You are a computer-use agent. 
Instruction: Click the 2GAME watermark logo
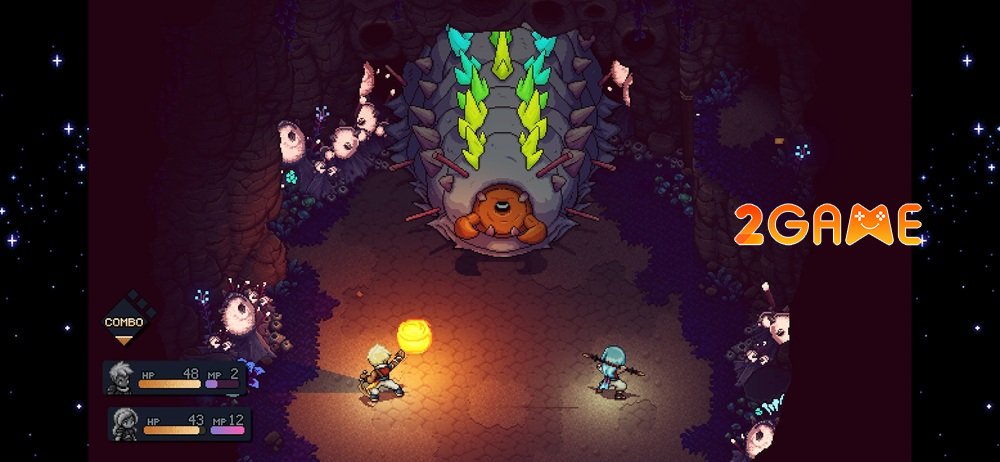pos(827,224)
